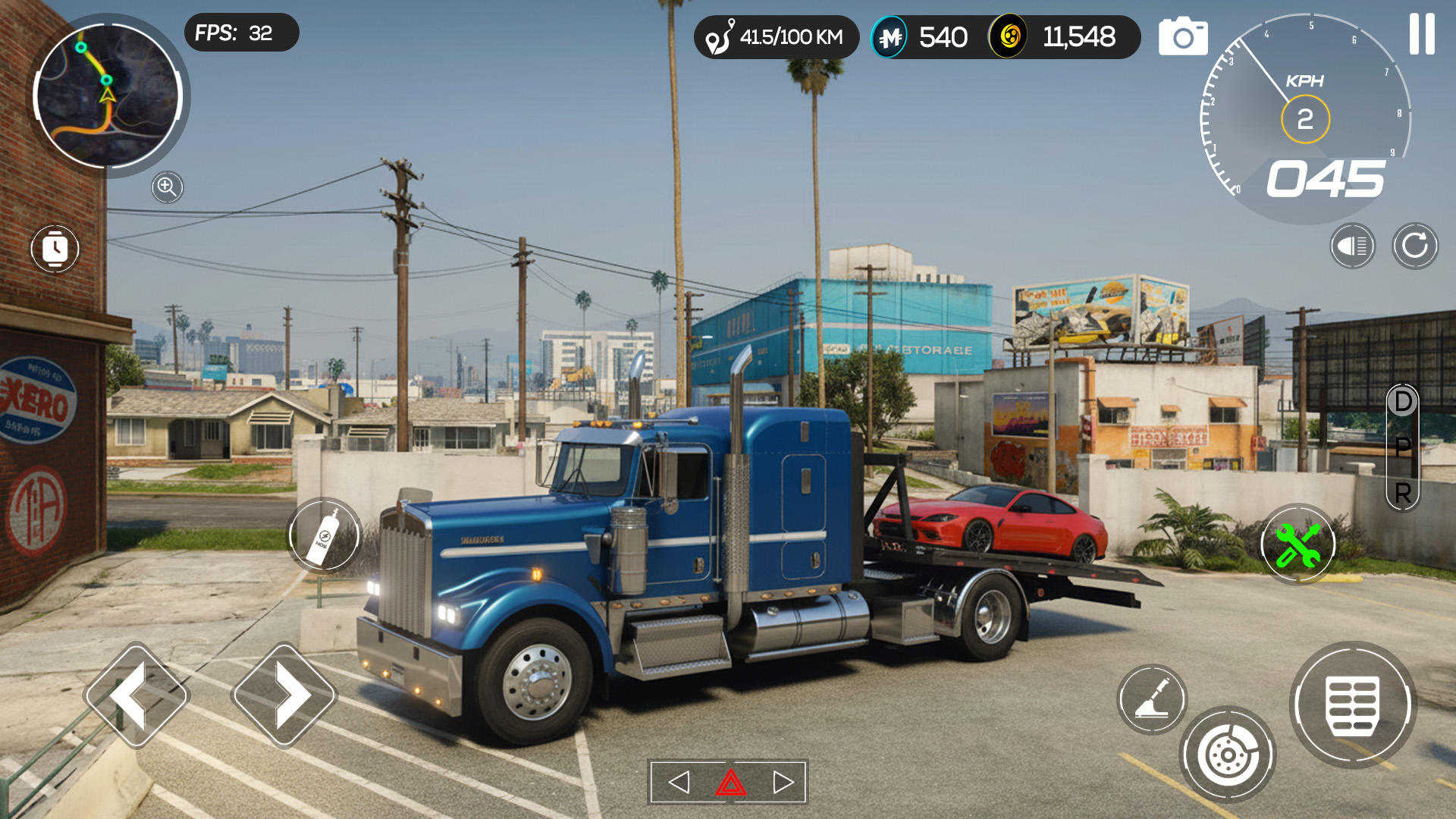Turn on the right turn signal
The image size is (1456, 819).
coord(783,782)
